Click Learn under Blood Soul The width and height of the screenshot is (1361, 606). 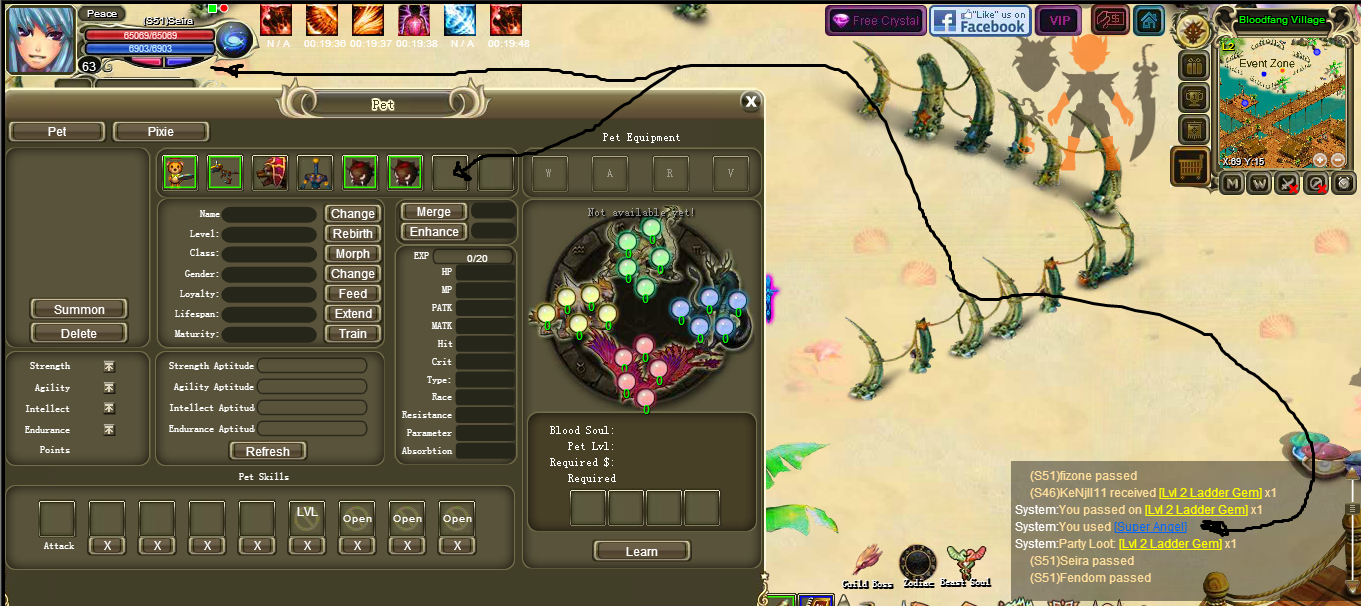(x=641, y=551)
